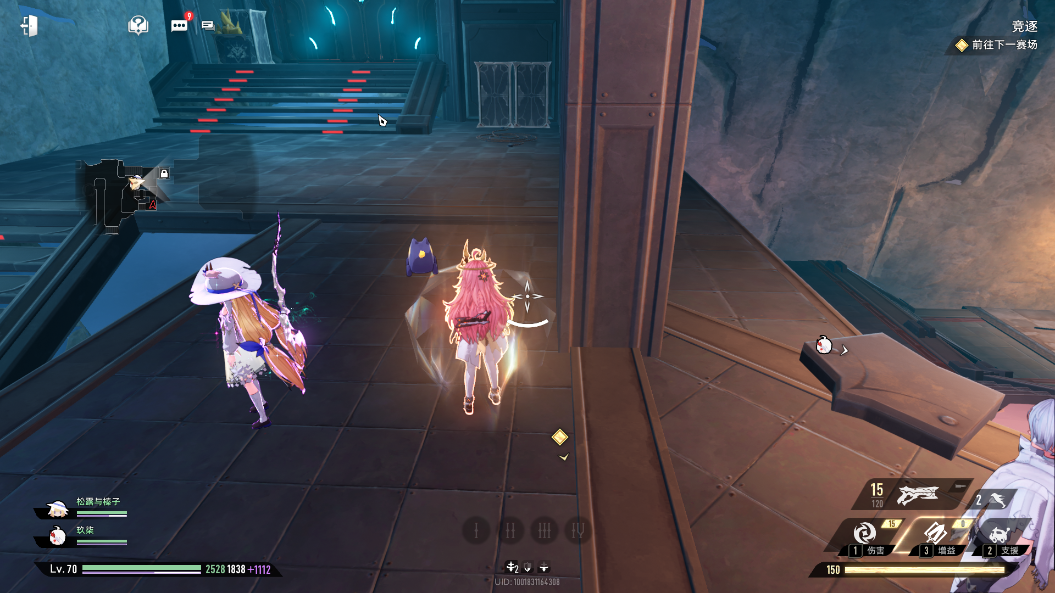Select teammate 松露与榛子 in party list

[90, 508]
